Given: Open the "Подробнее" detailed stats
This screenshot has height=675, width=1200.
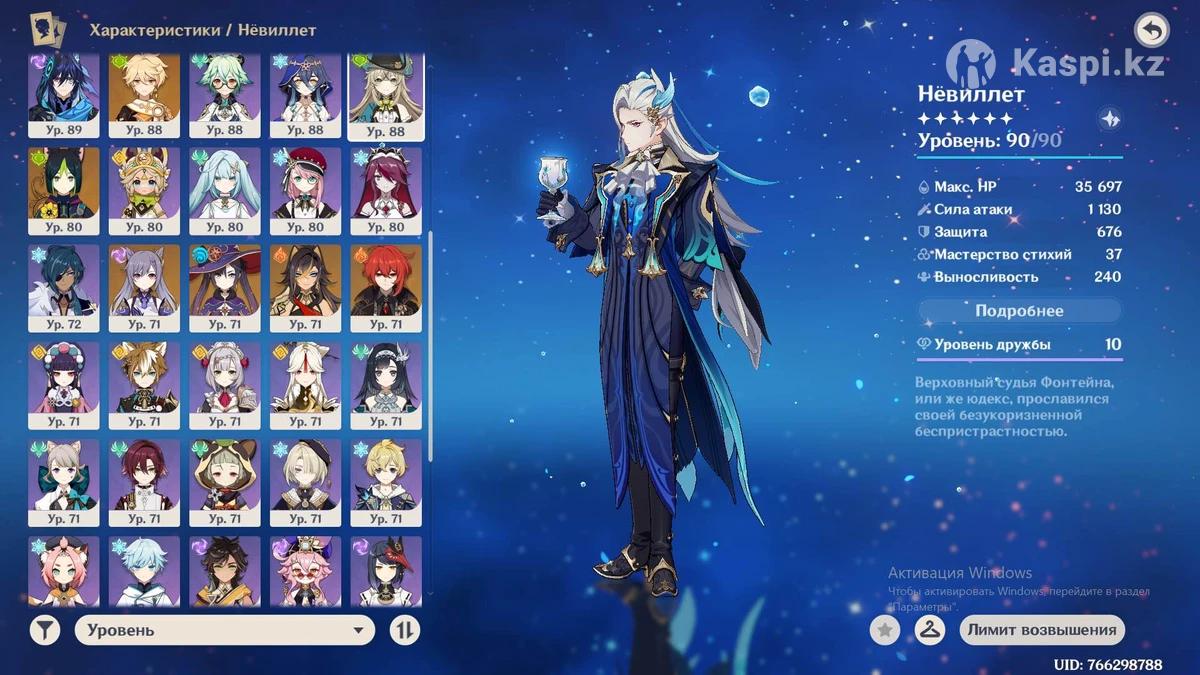Looking at the screenshot, I should click(x=1019, y=311).
